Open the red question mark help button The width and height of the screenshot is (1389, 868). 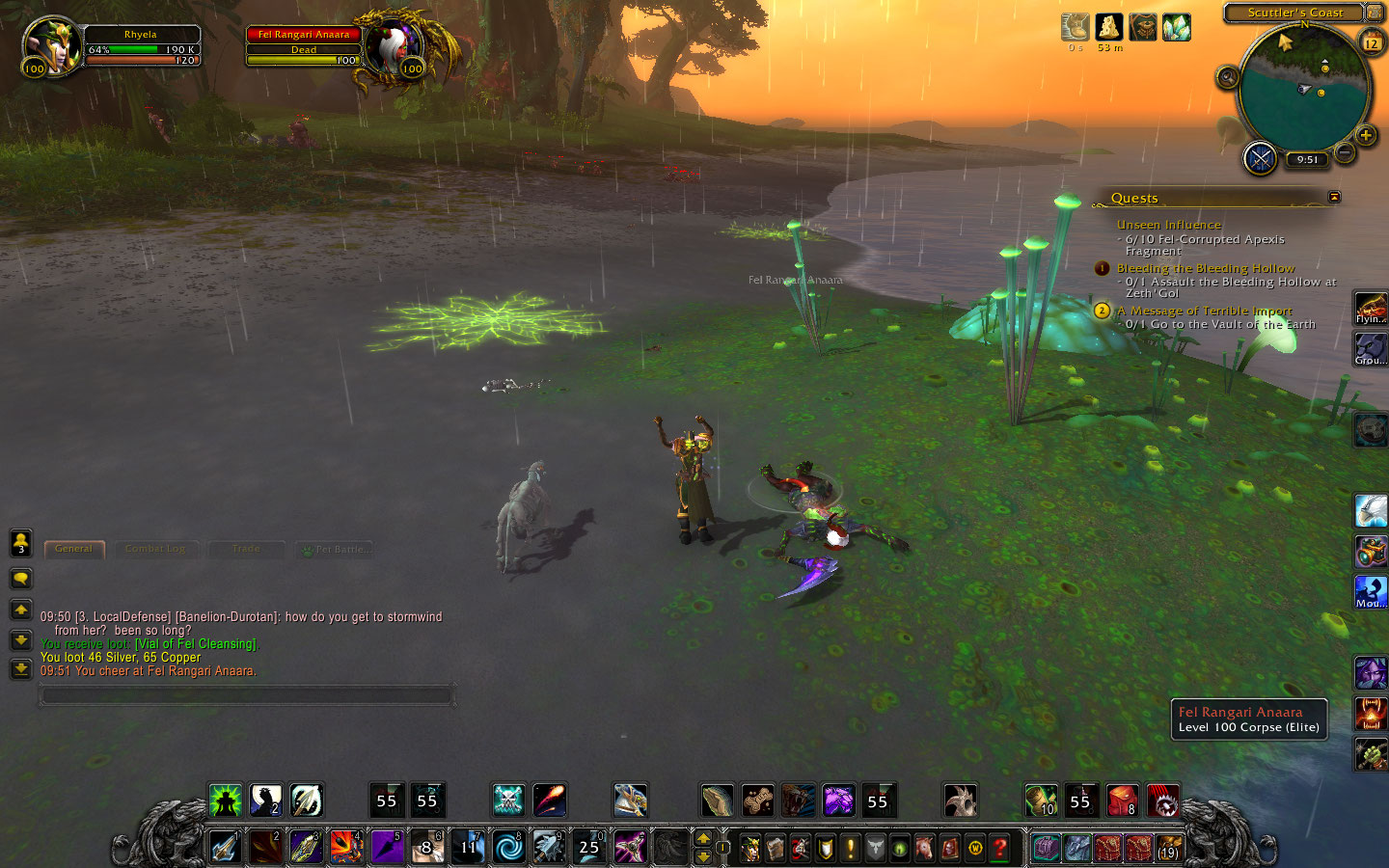[x=1000, y=848]
